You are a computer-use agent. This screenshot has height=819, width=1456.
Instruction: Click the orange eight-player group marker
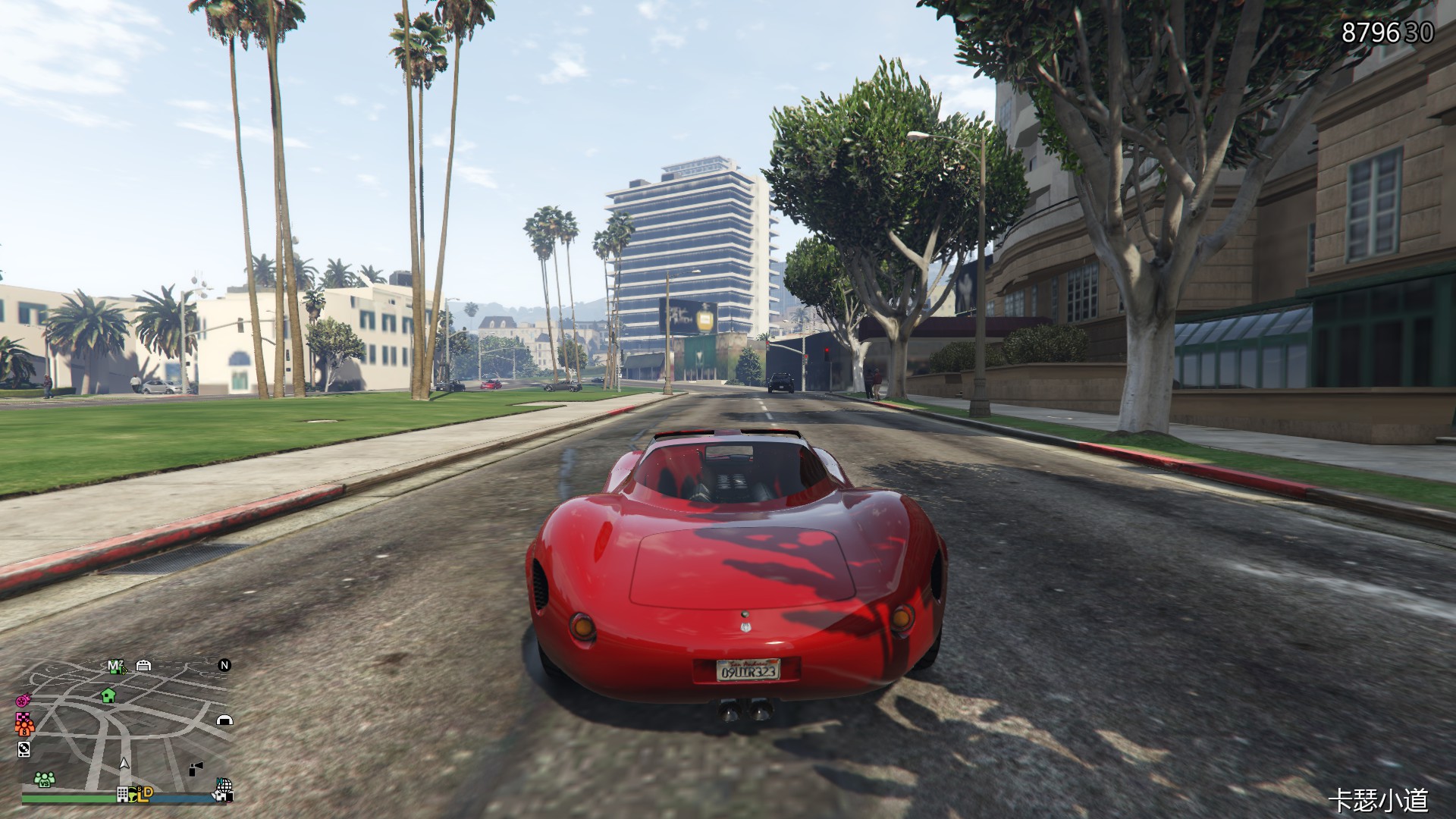(25, 731)
